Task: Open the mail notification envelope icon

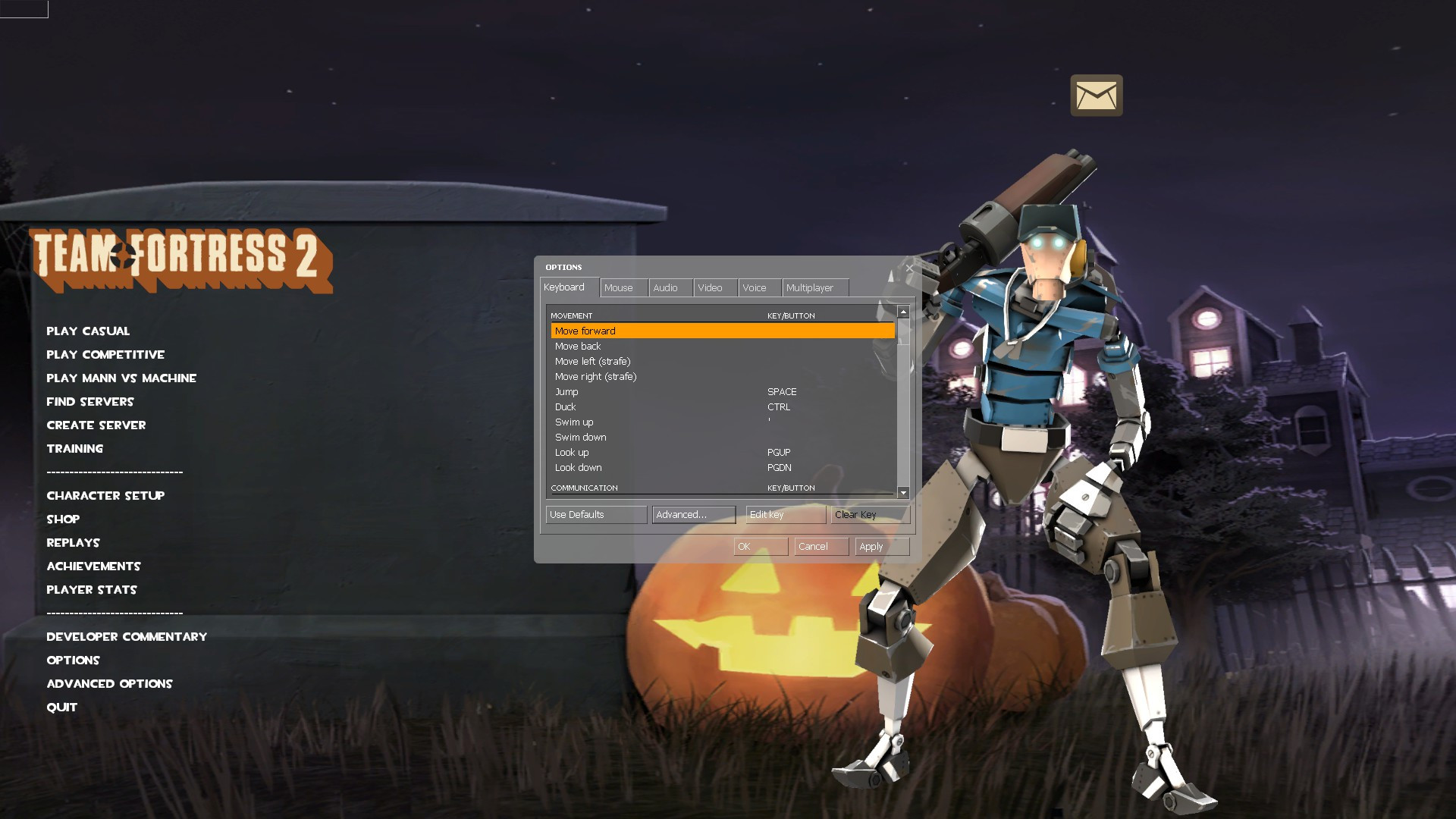Action: point(1096,95)
